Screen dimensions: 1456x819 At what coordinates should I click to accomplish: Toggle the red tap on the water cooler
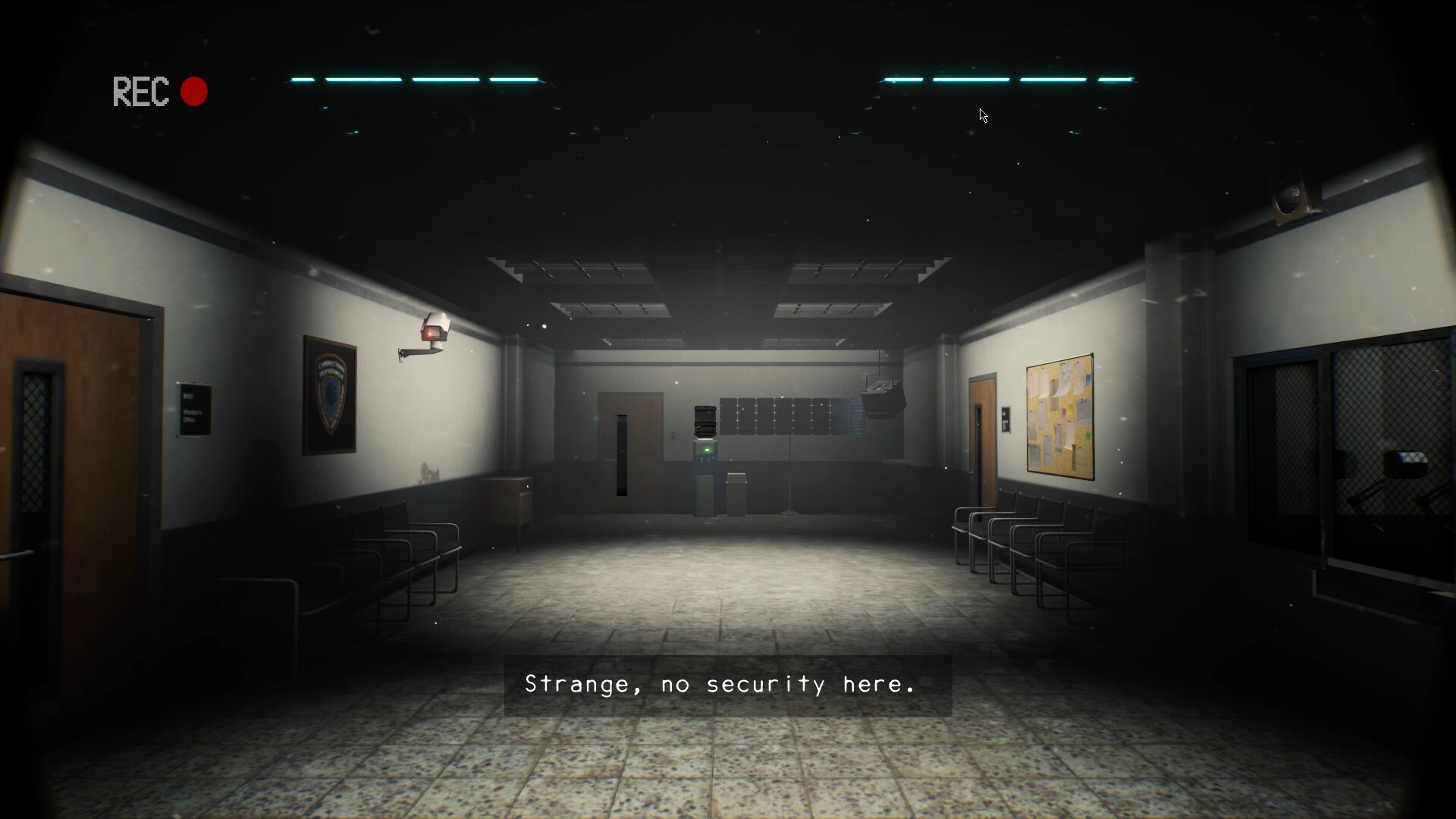[701, 459]
